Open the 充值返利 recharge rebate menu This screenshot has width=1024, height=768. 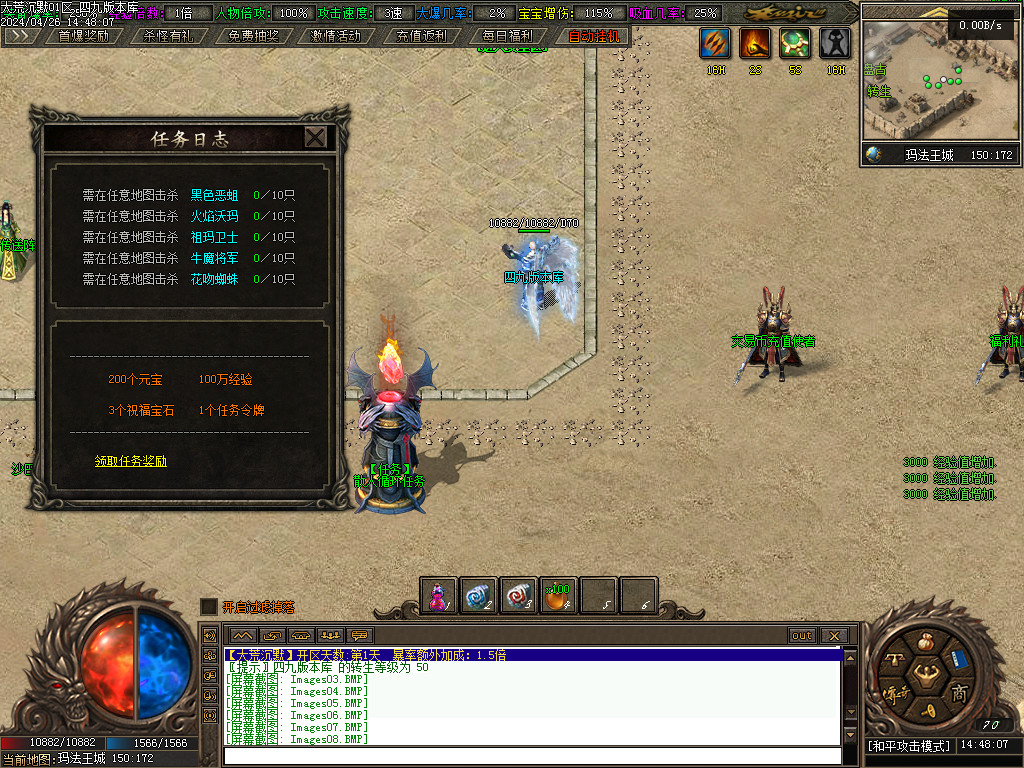coord(421,36)
